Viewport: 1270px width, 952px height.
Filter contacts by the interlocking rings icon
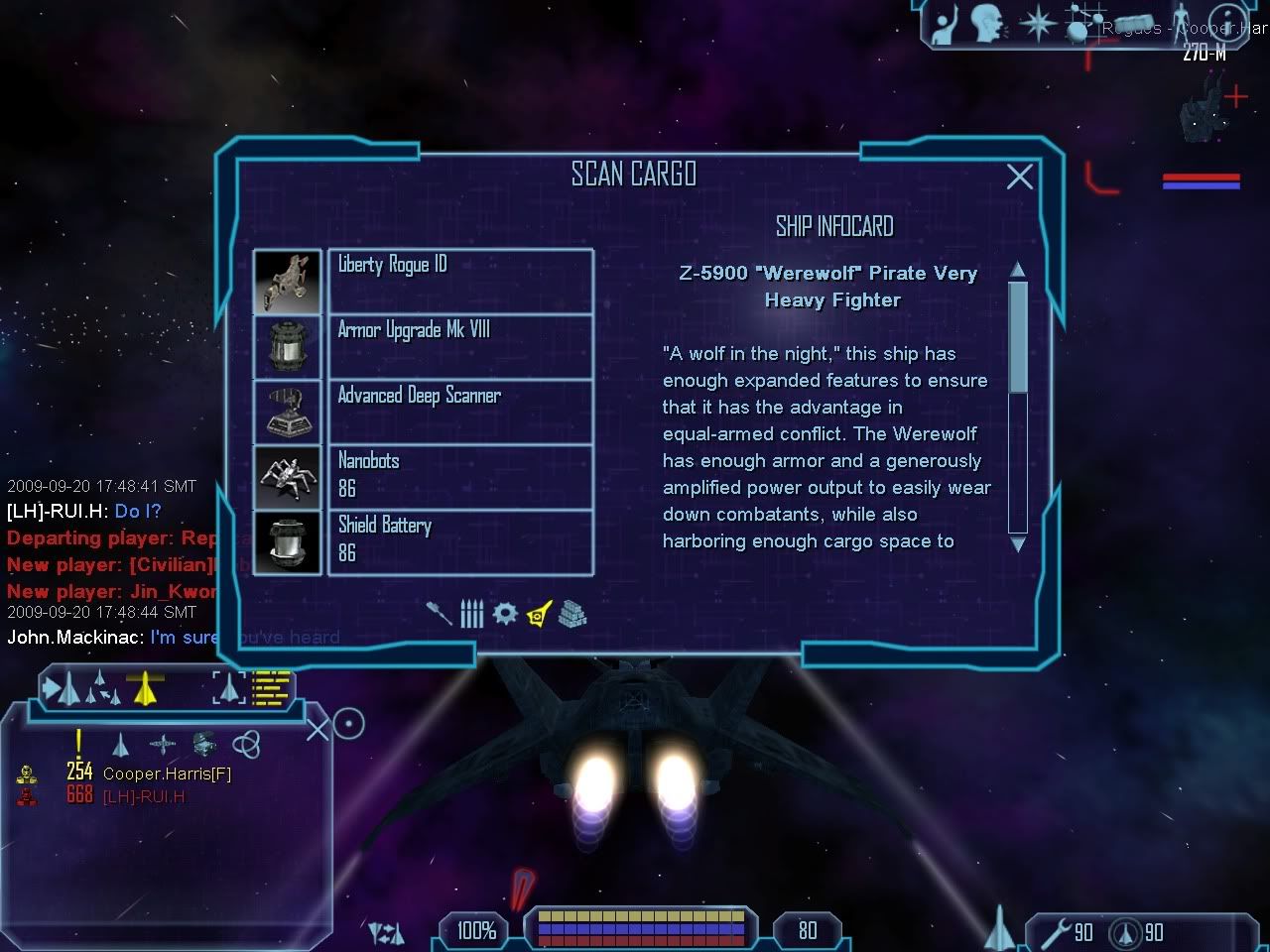(x=246, y=744)
